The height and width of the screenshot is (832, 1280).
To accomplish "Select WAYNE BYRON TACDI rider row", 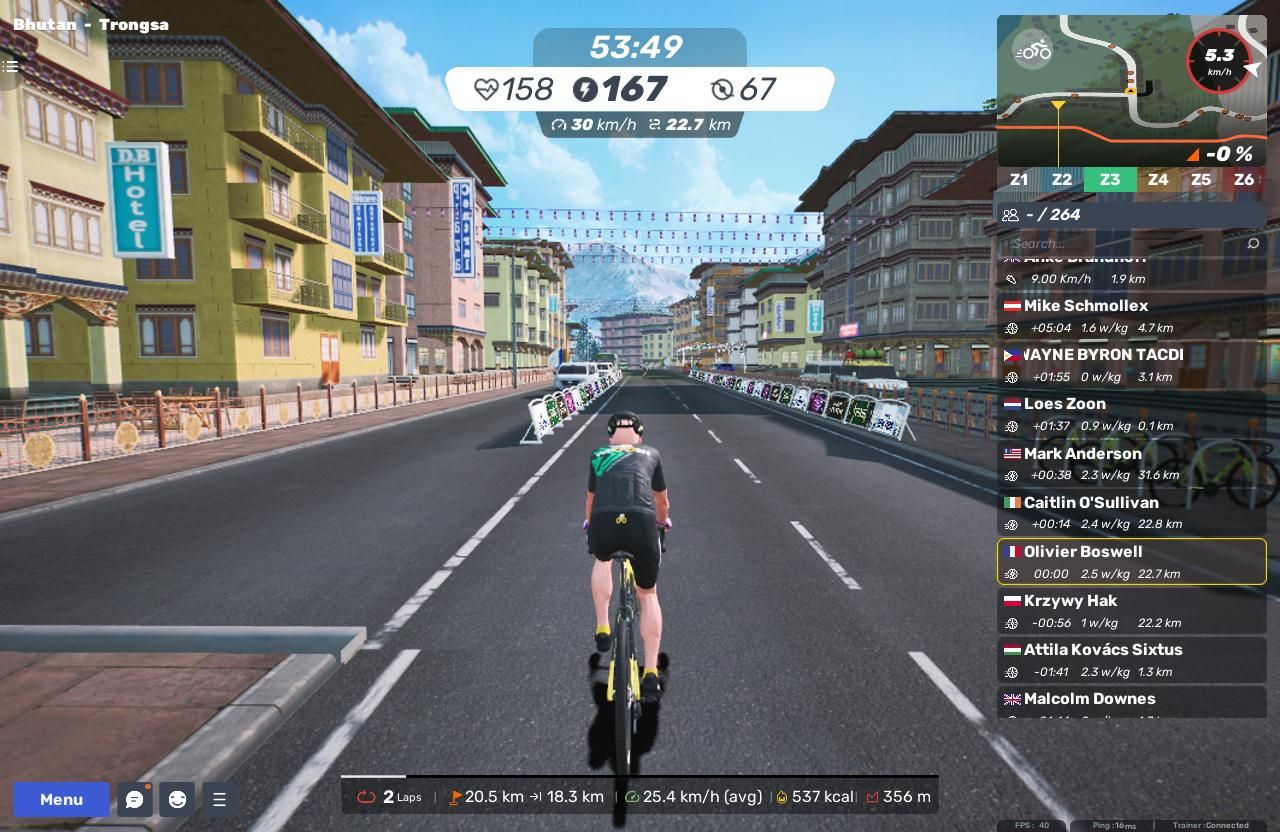I will (x=1131, y=365).
